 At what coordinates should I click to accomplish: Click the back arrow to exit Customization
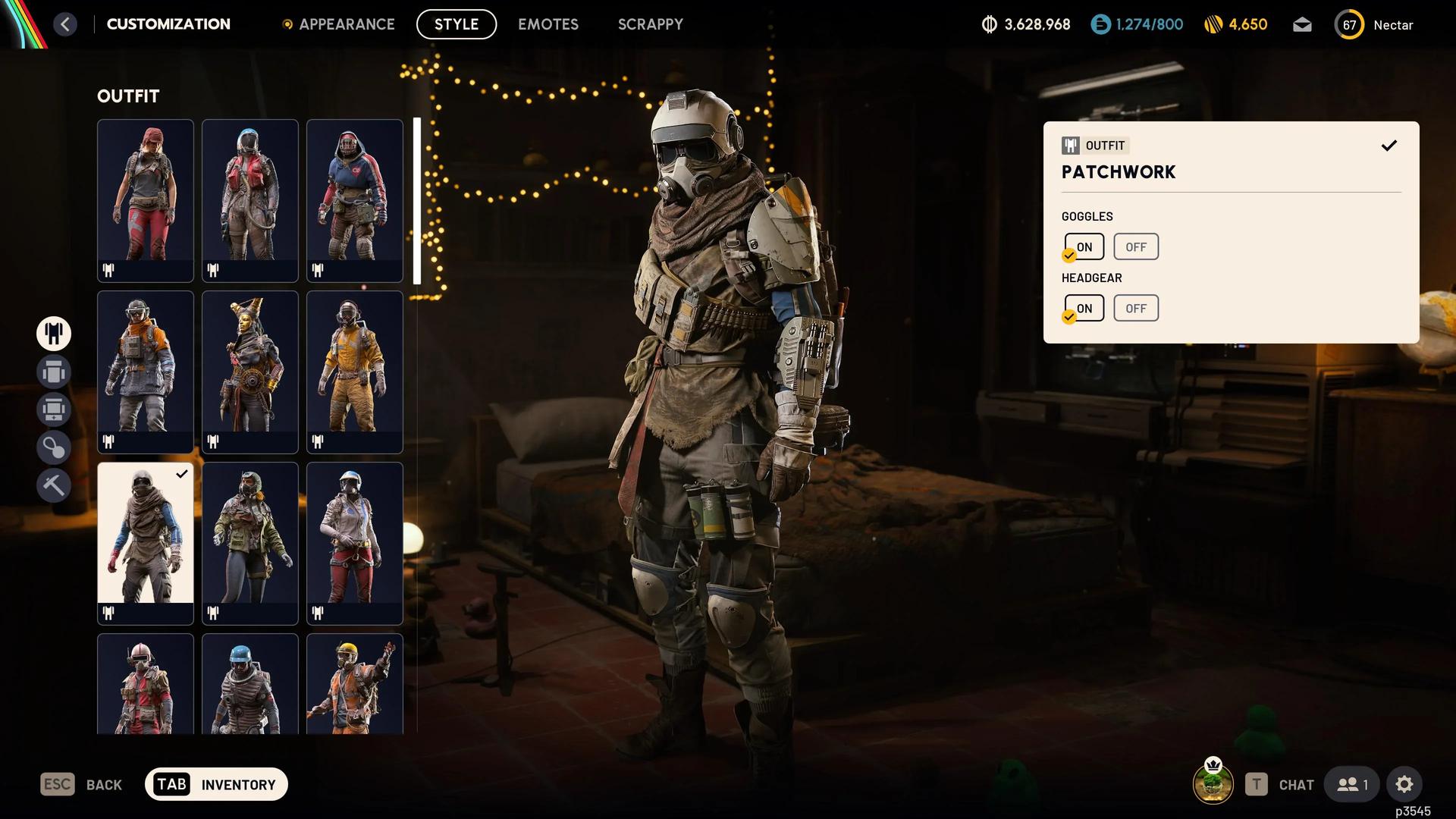(x=65, y=24)
